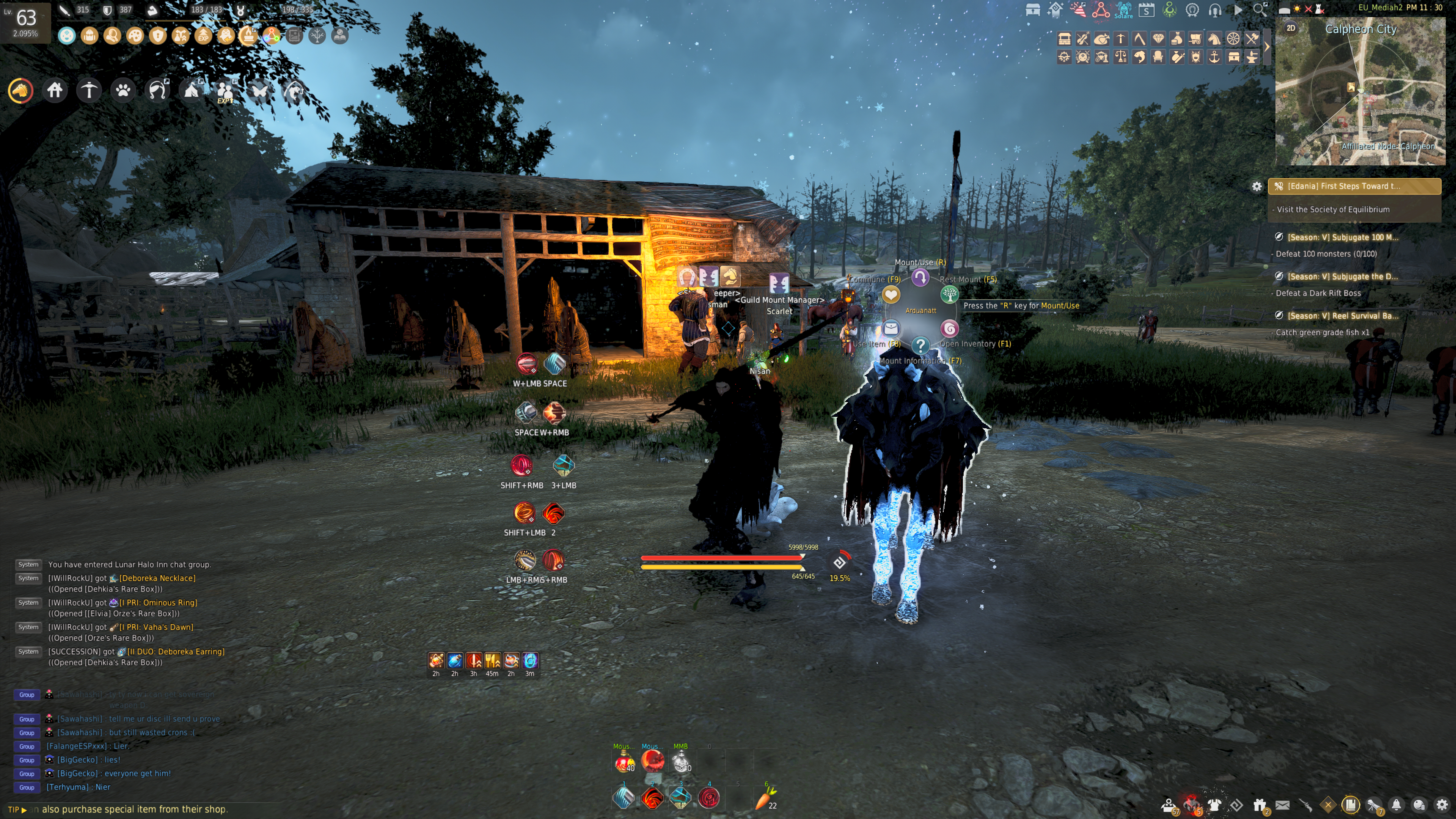The image size is (1456, 819).
Task: Open the magnifying glass search icon
Action: tap(1260, 9)
